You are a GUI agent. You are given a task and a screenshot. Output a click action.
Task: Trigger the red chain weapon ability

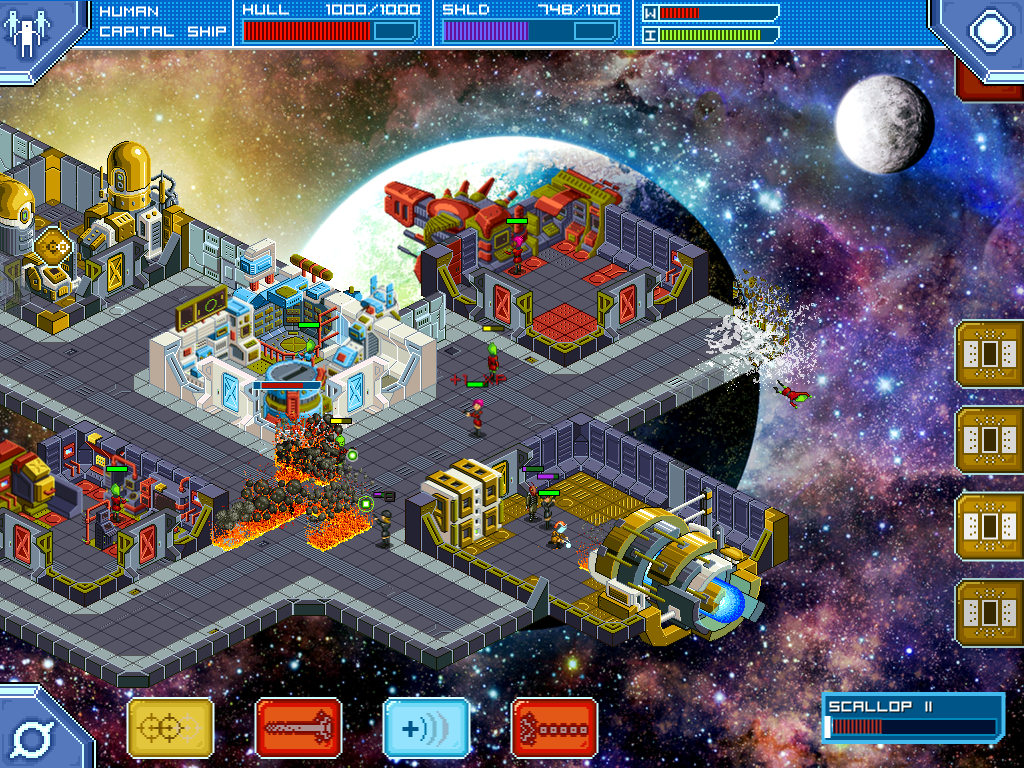(554, 728)
